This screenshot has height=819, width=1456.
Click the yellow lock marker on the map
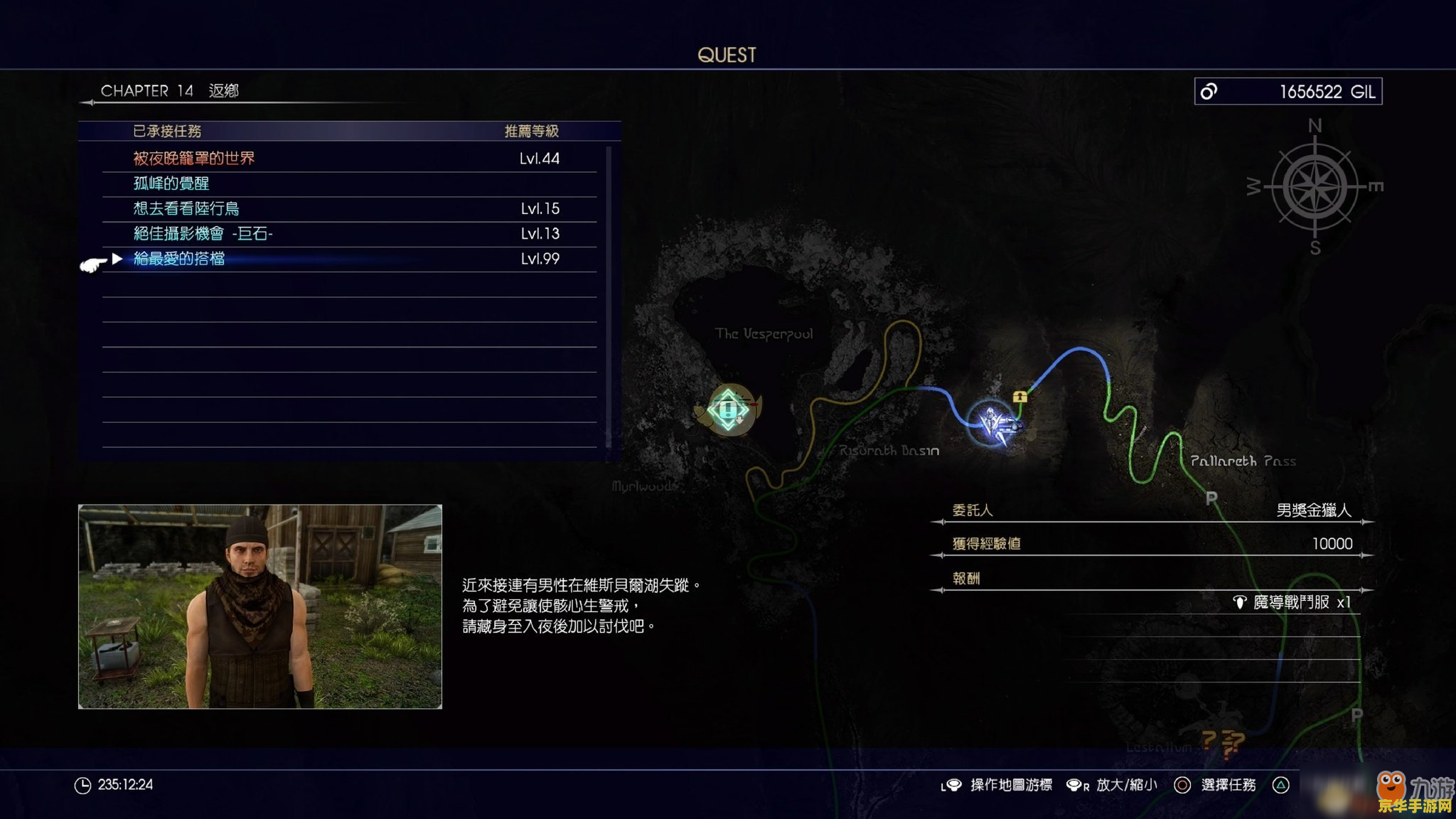click(1020, 396)
